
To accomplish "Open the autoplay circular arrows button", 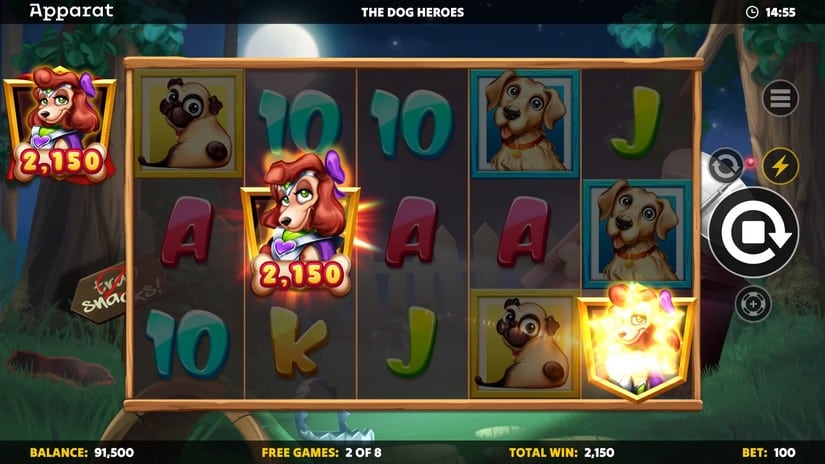I will click(x=725, y=165).
